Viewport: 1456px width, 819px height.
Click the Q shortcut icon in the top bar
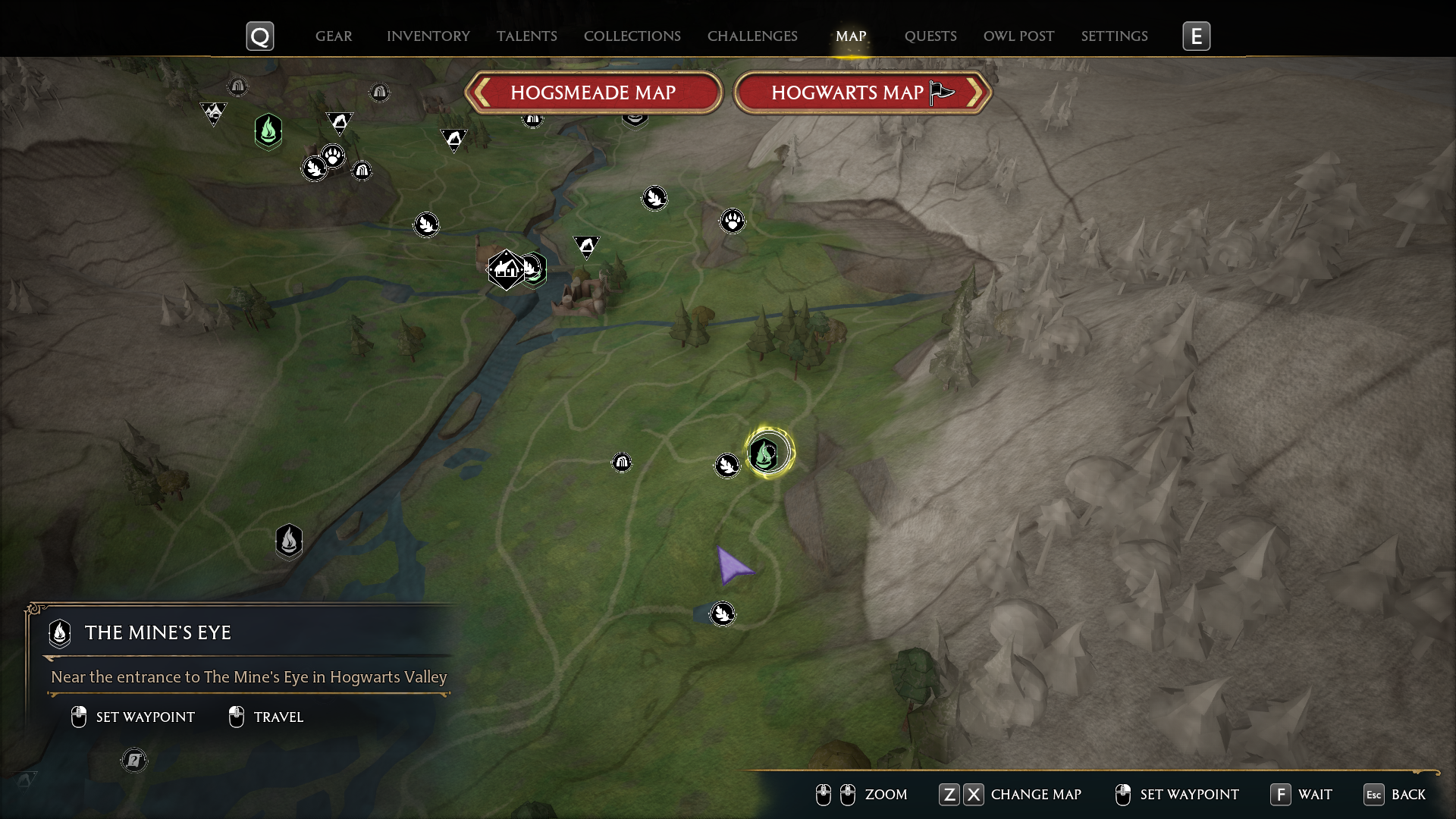coord(259,36)
